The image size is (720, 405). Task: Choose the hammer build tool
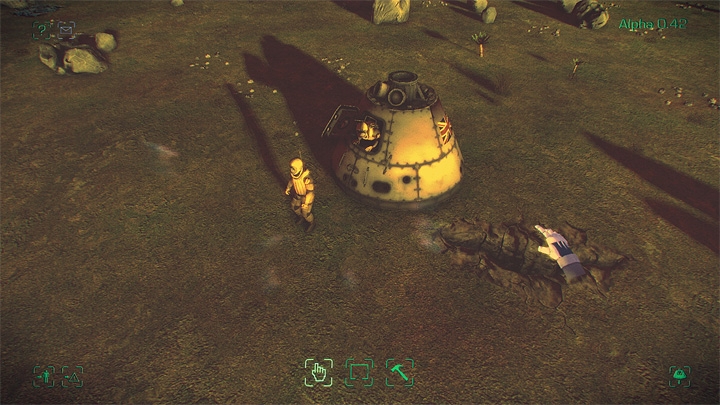[400, 373]
